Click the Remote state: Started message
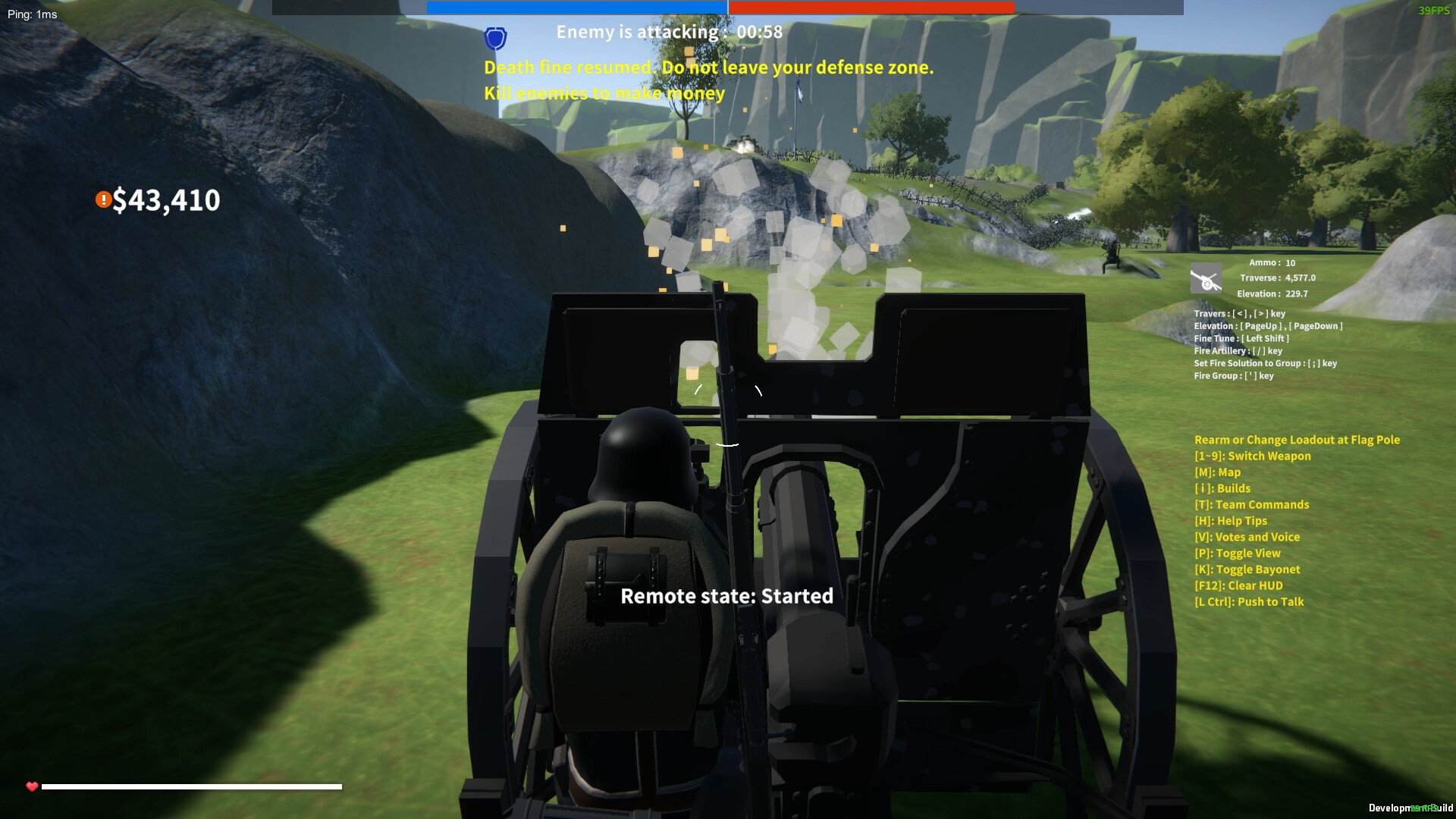The image size is (1456, 819). point(727,596)
